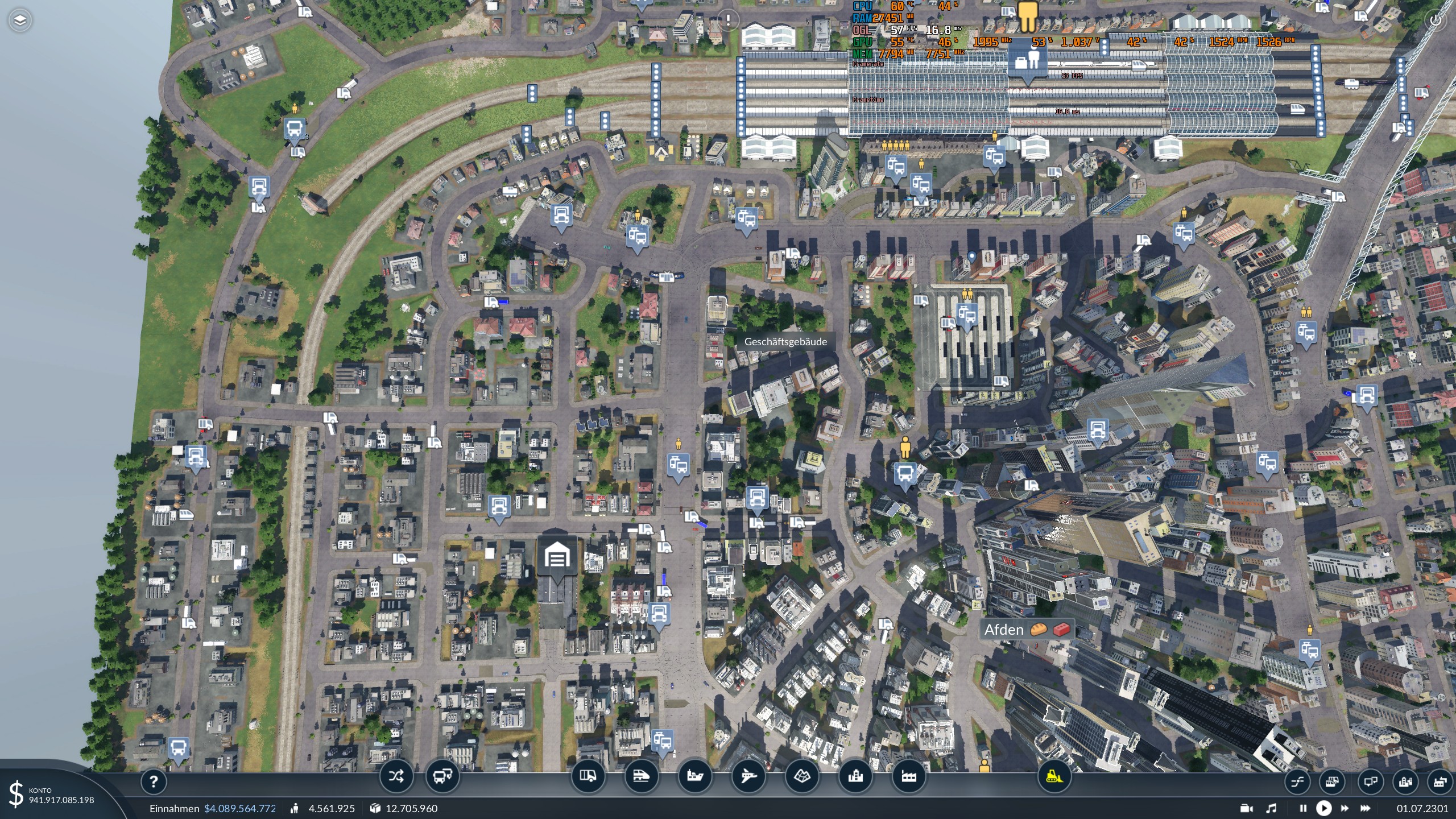Open the road vehicle construction menu

point(589,775)
